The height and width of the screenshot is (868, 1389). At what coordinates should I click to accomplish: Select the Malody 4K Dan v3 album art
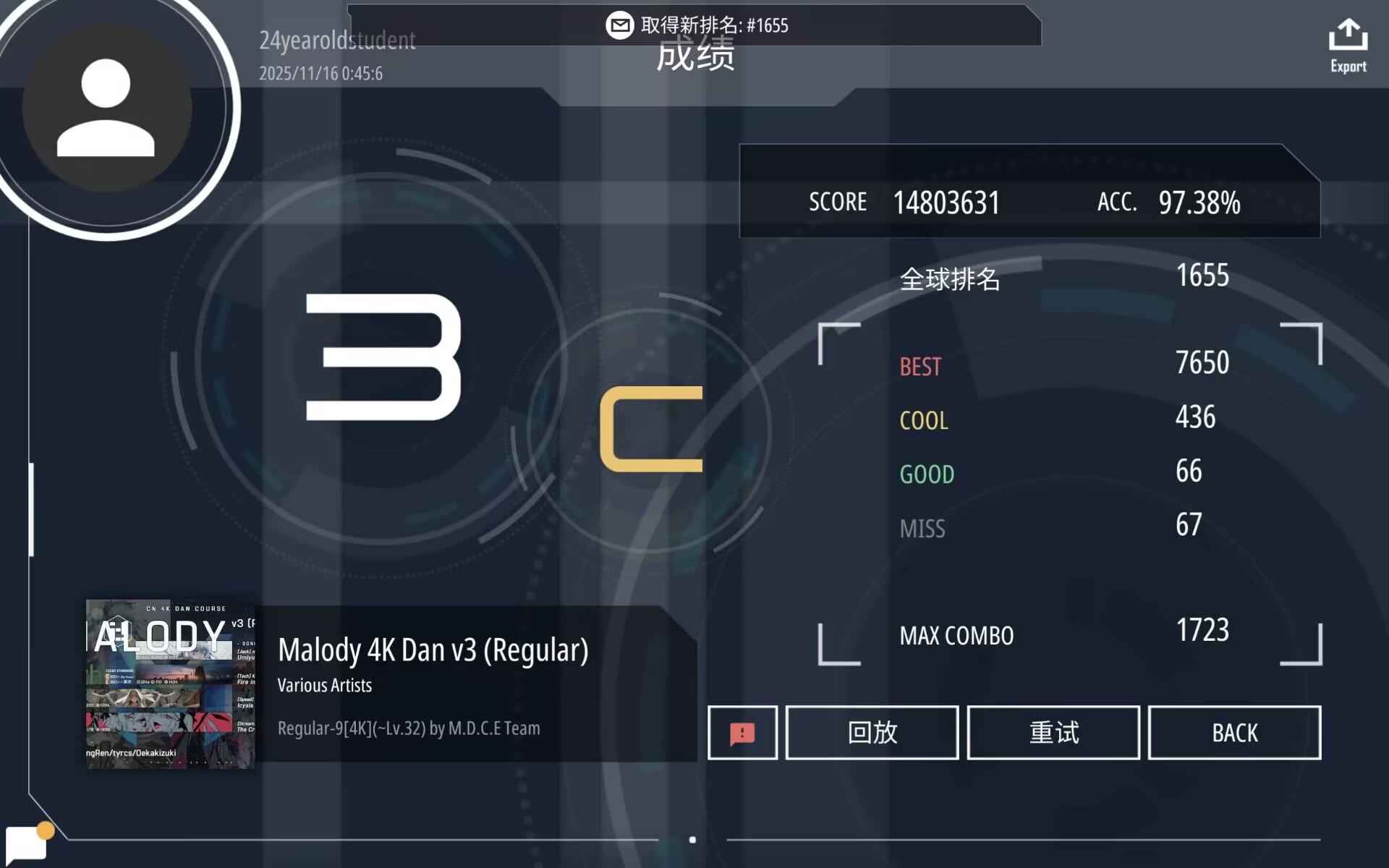pyautogui.click(x=171, y=686)
